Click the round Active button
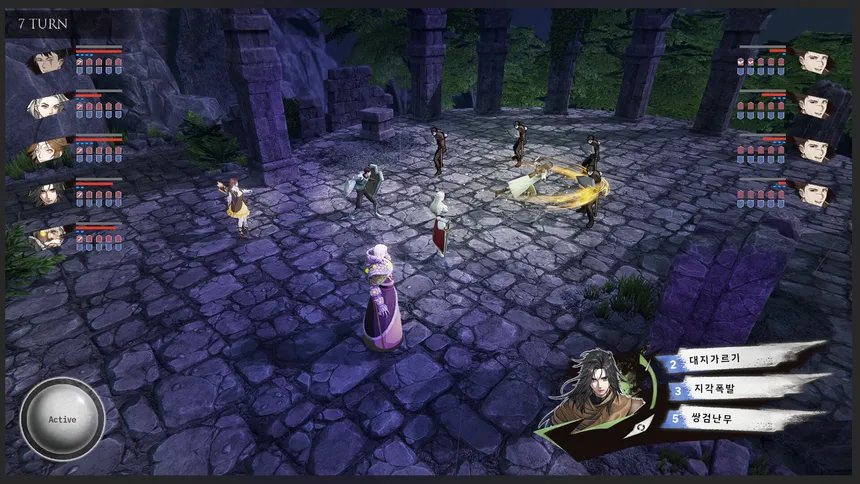The width and height of the screenshot is (860, 484). (62, 419)
